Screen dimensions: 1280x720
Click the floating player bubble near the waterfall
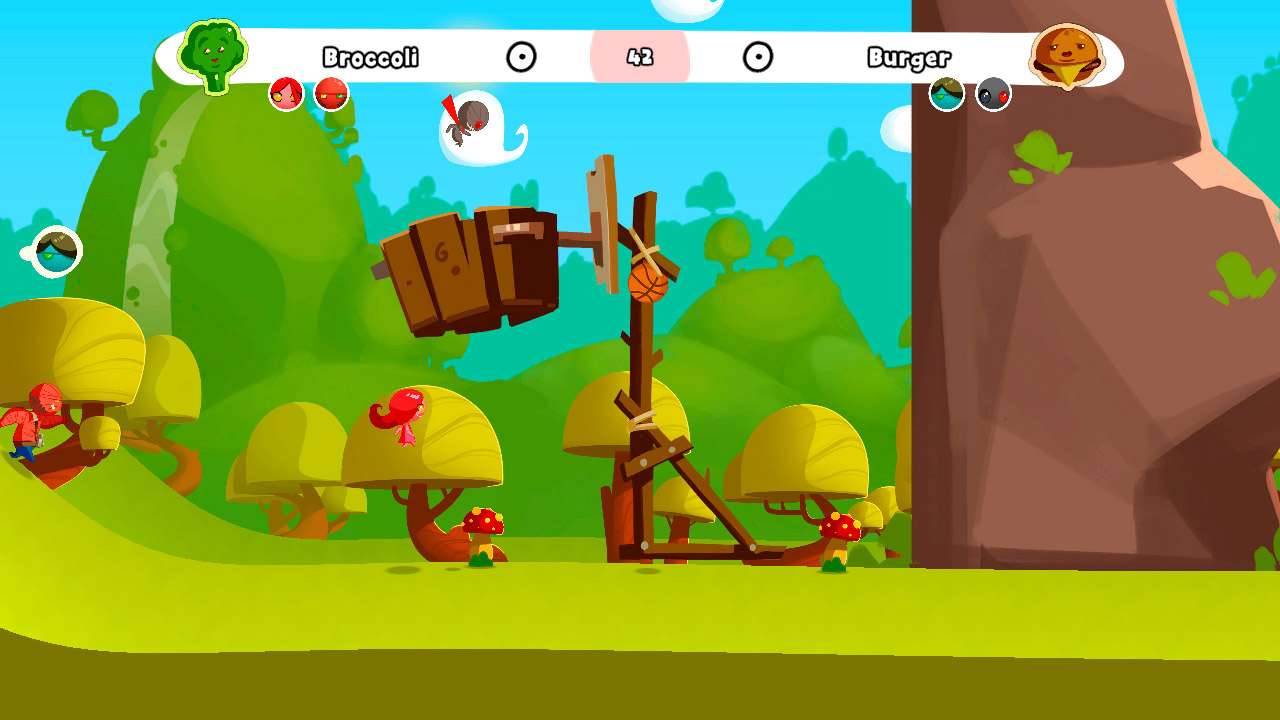(55, 250)
